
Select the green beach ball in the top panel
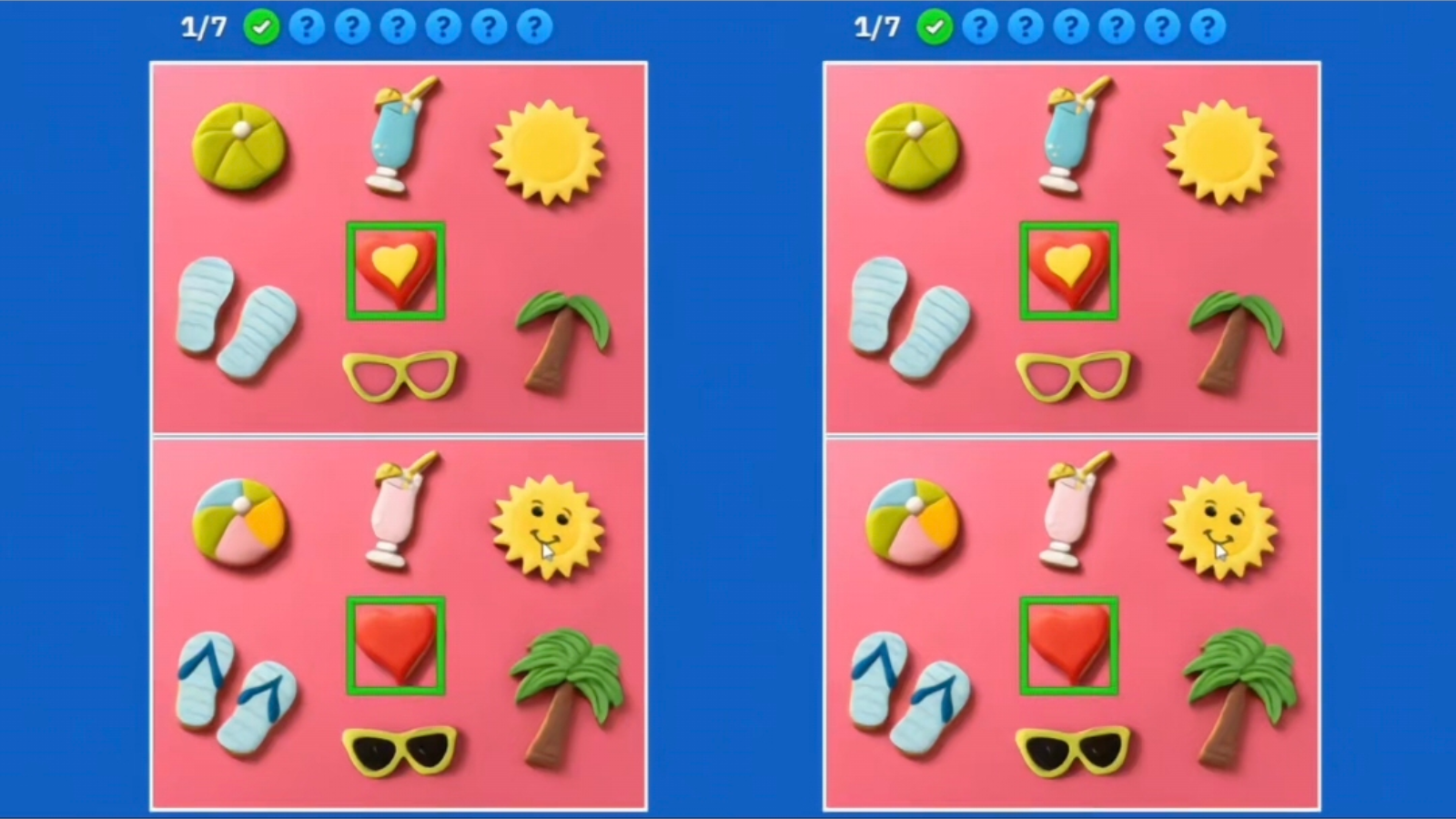[238, 146]
